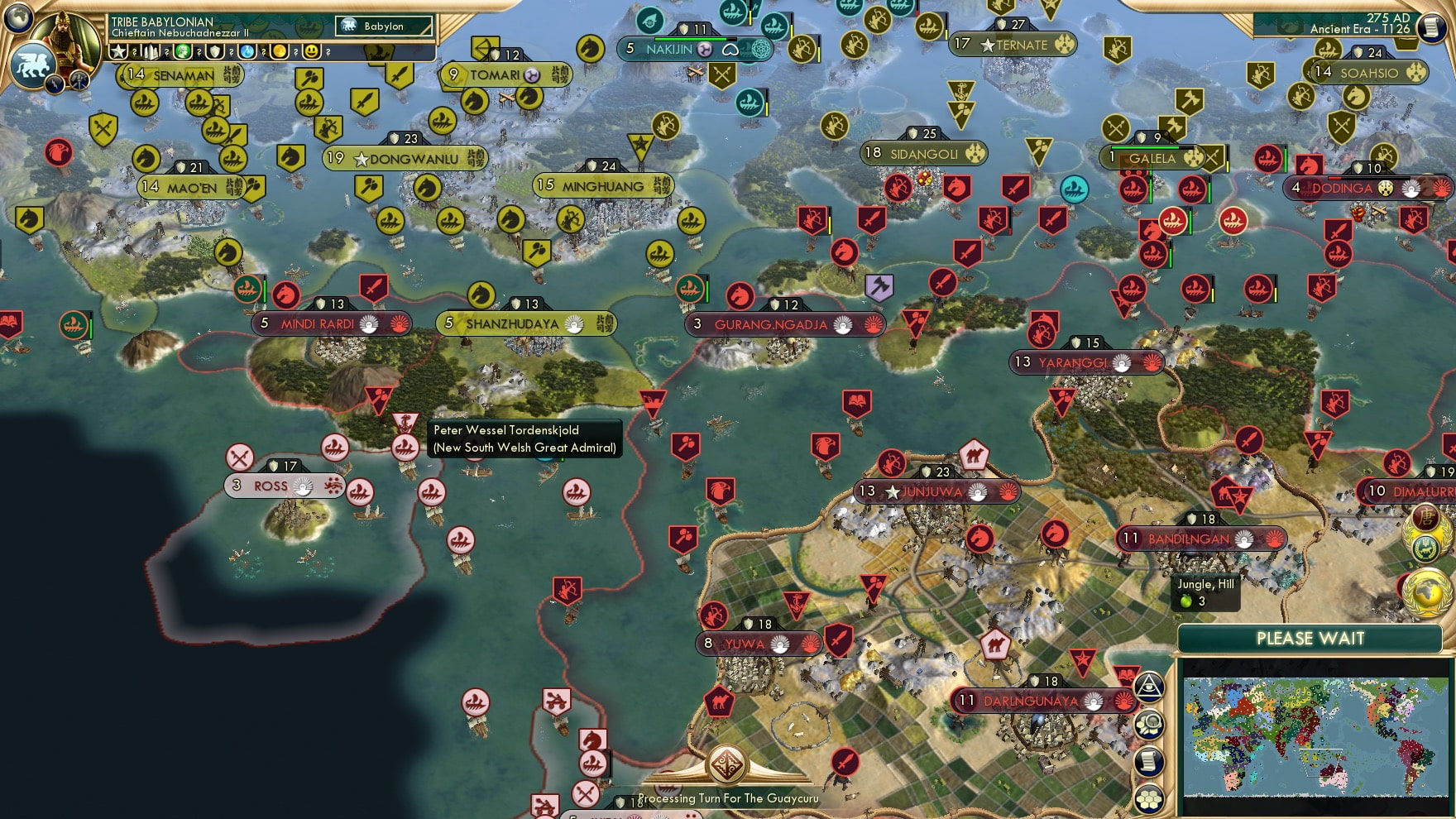Viewport: 1456px width, 819px height.
Task: Open the Babylon civilization banner dropdown
Action: pos(385,26)
